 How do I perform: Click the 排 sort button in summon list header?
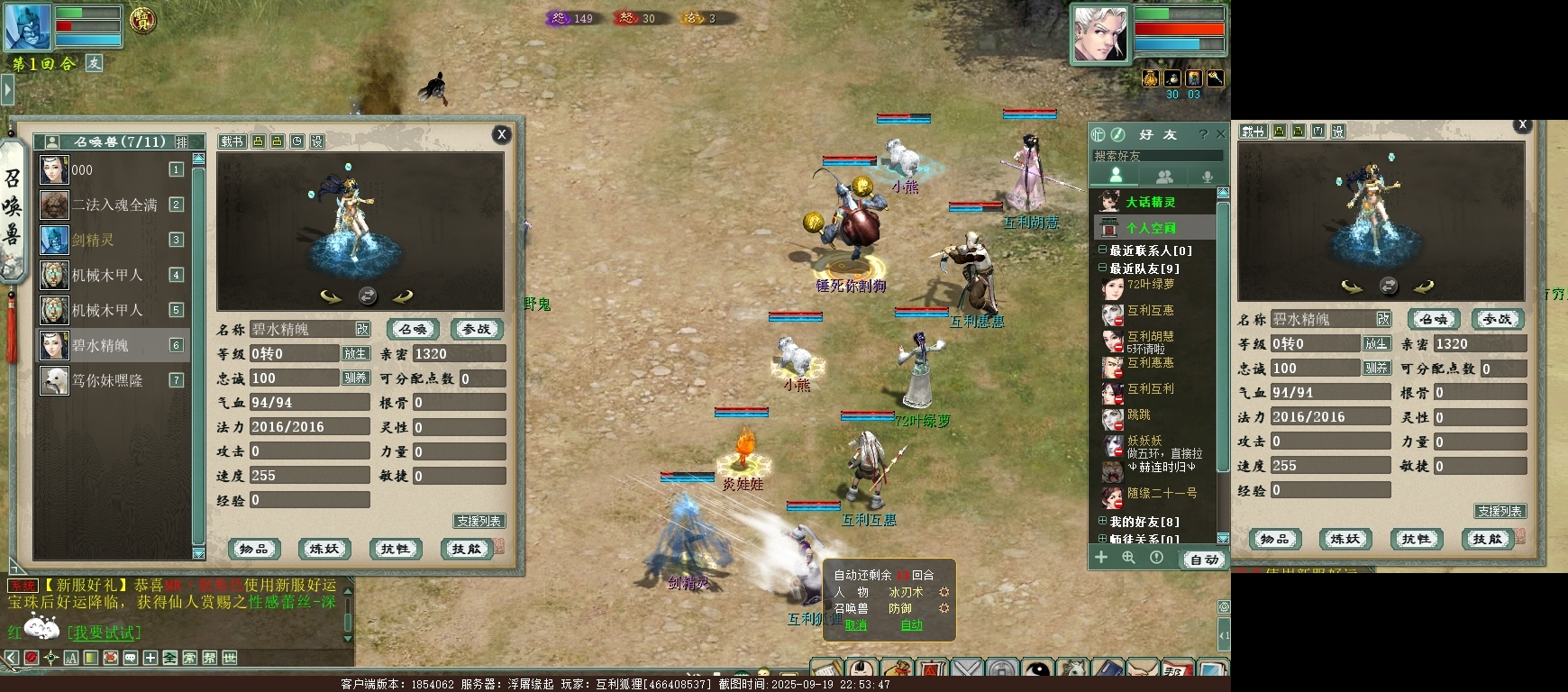point(182,142)
